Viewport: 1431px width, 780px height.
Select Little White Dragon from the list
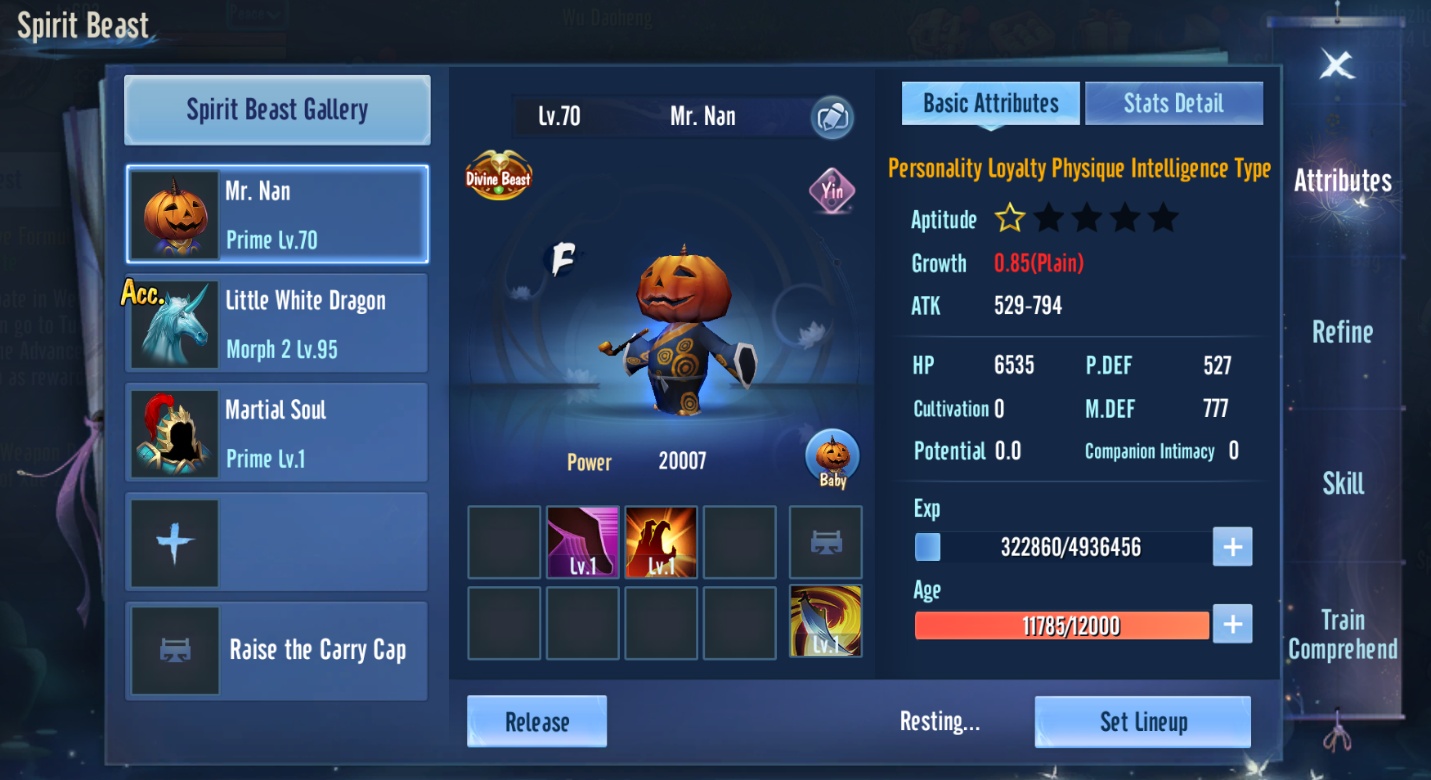[x=277, y=324]
